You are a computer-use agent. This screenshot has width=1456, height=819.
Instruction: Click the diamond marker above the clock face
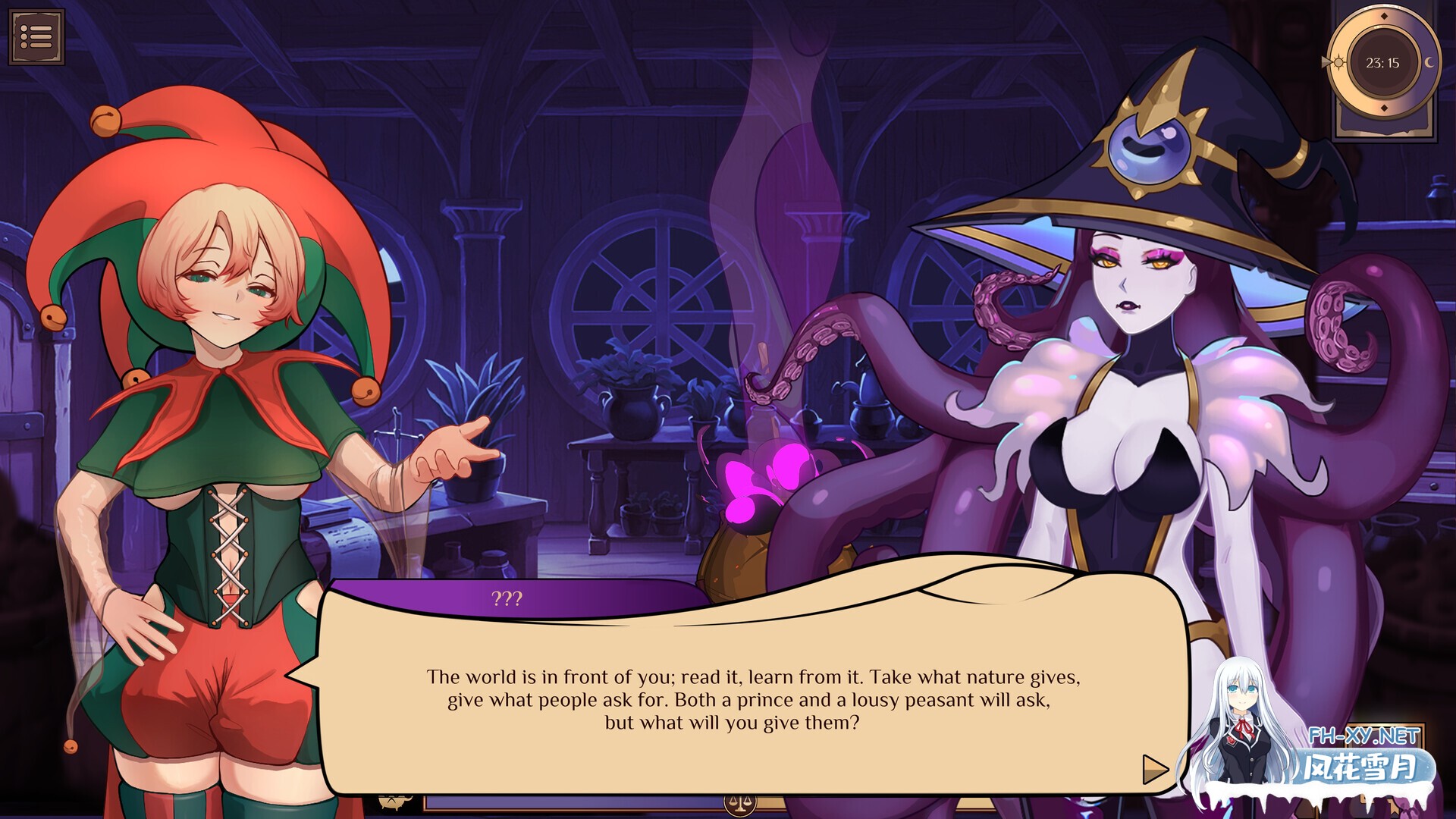pyautogui.click(x=1384, y=16)
